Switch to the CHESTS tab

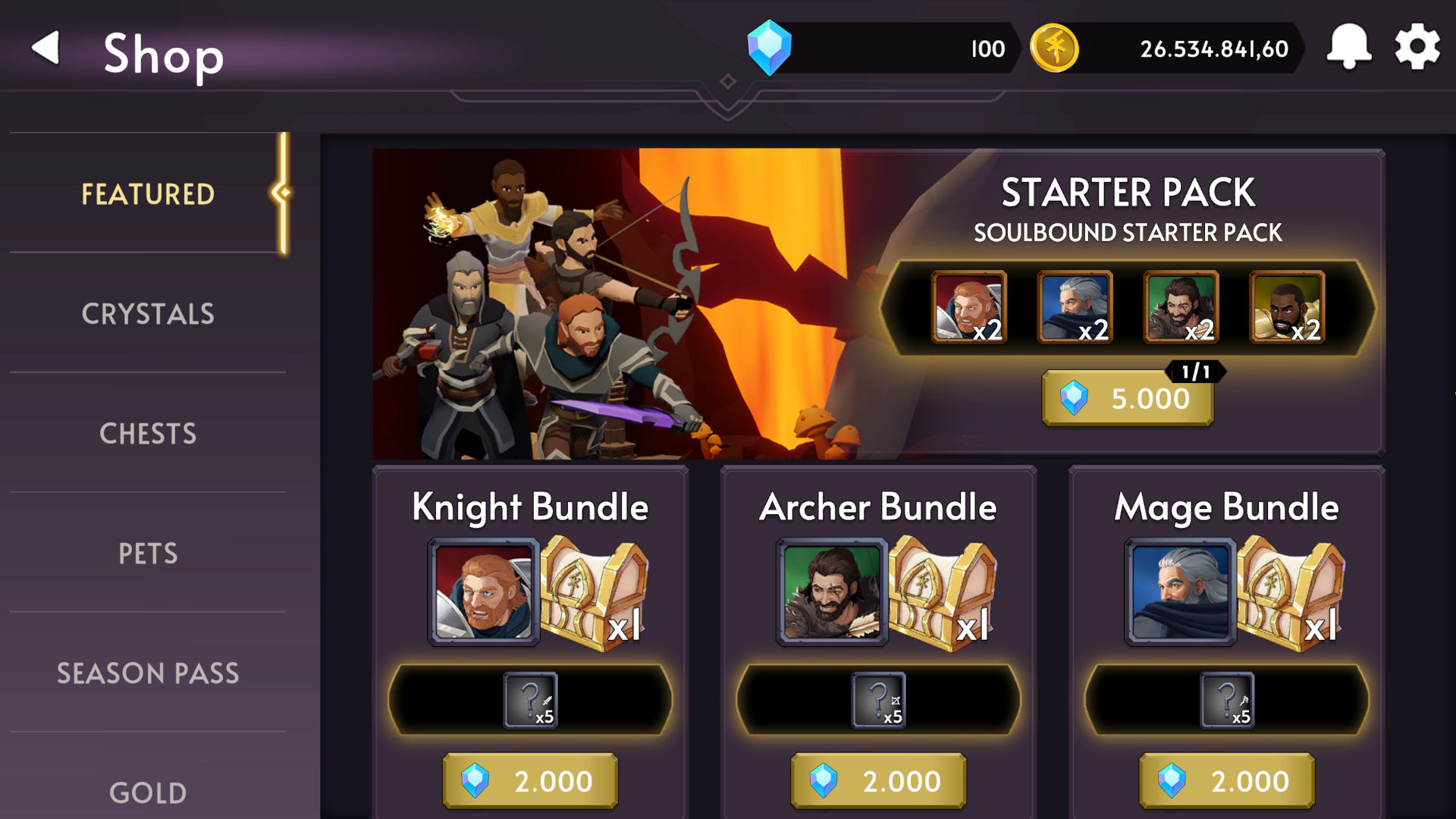149,433
